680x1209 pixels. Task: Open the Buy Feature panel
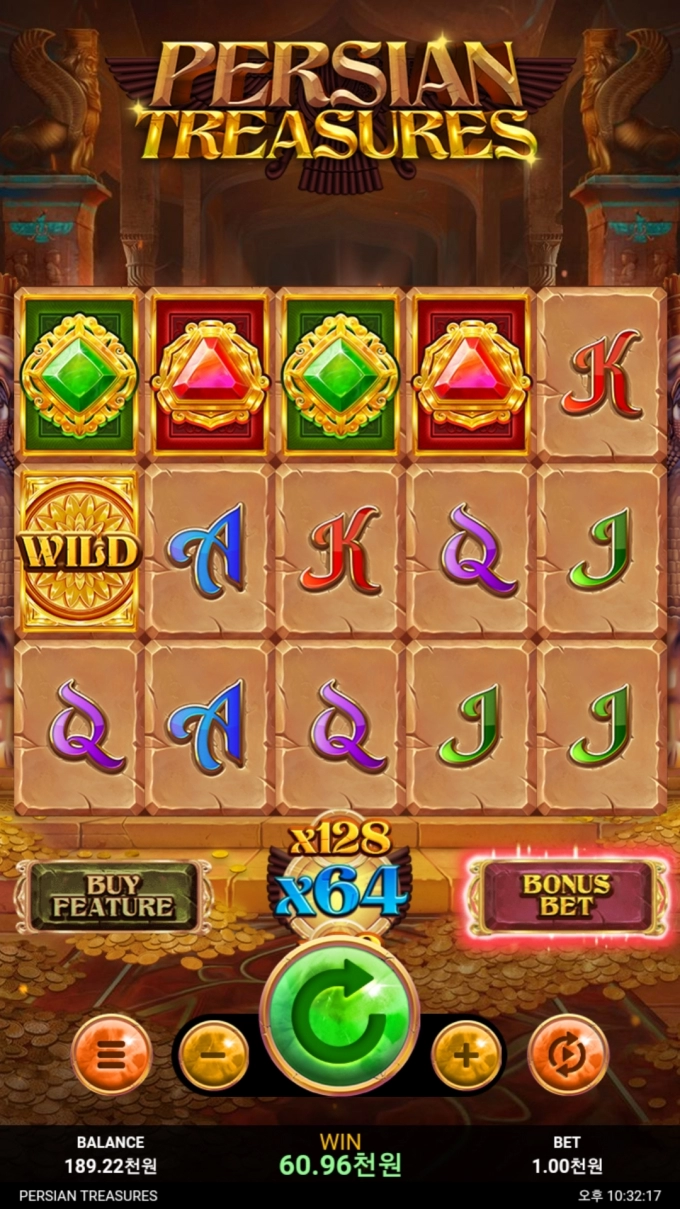pyautogui.click(x=113, y=896)
